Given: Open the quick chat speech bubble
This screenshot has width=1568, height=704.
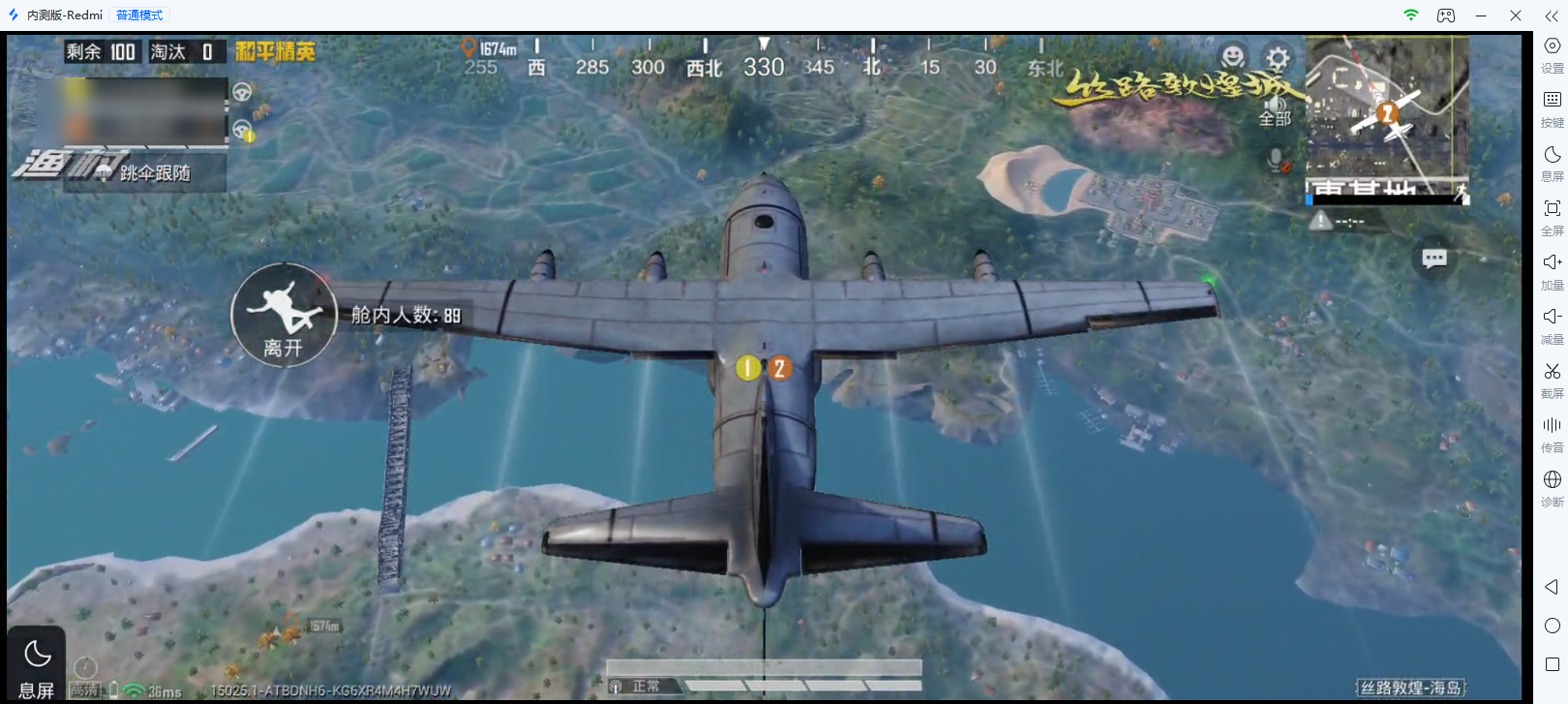Looking at the screenshot, I should tap(1434, 258).
